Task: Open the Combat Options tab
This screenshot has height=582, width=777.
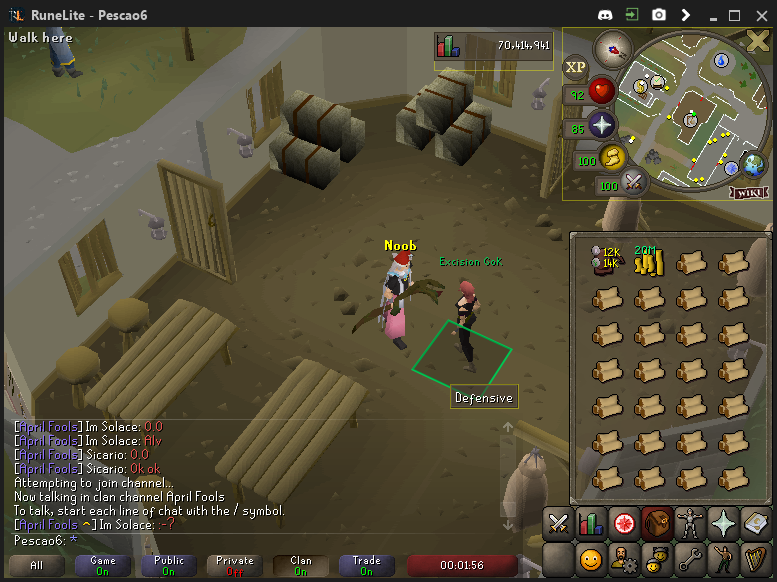Action: pyautogui.click(x=558, y=523)
